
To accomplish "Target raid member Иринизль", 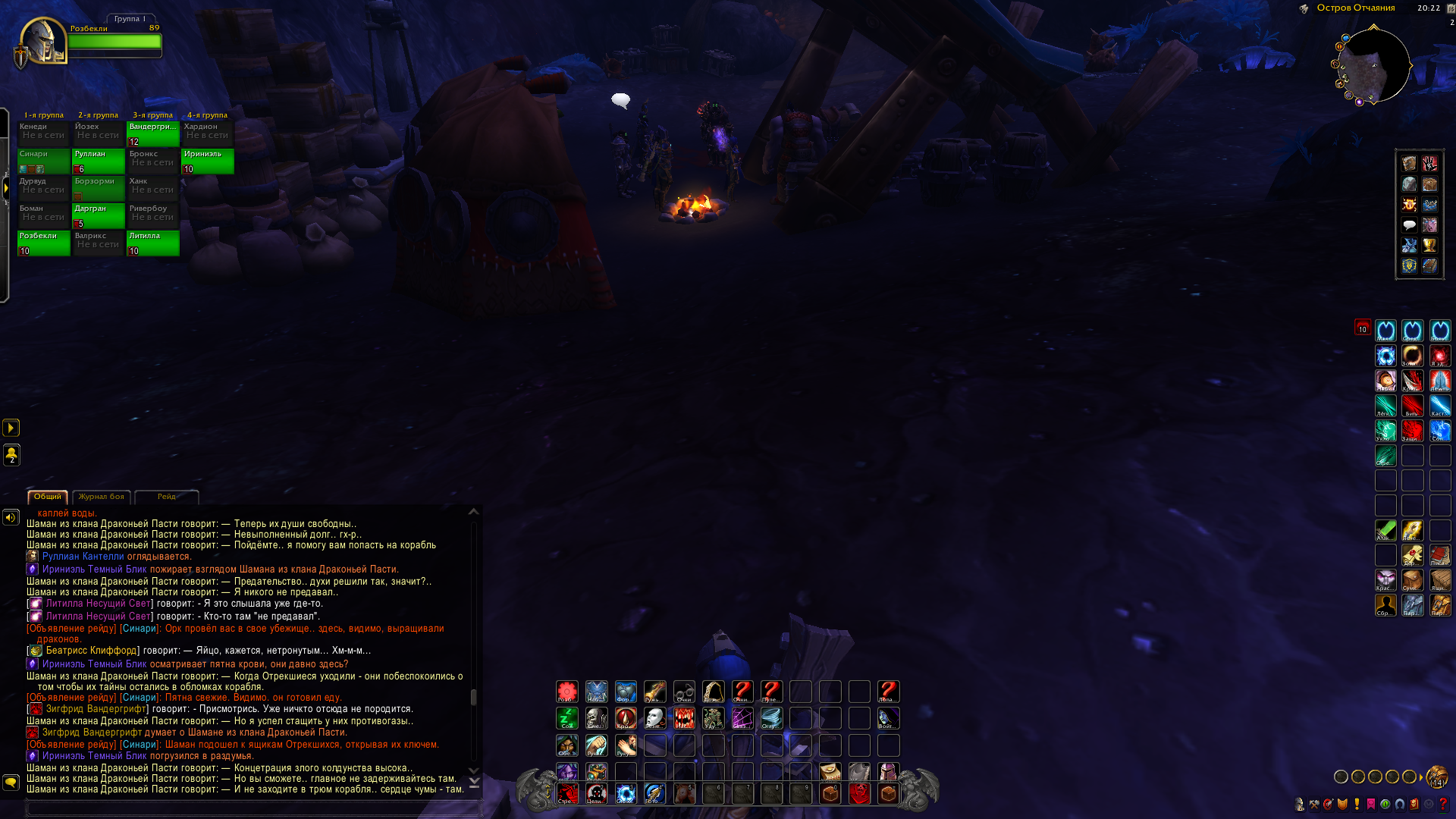I will pos(208,161).
